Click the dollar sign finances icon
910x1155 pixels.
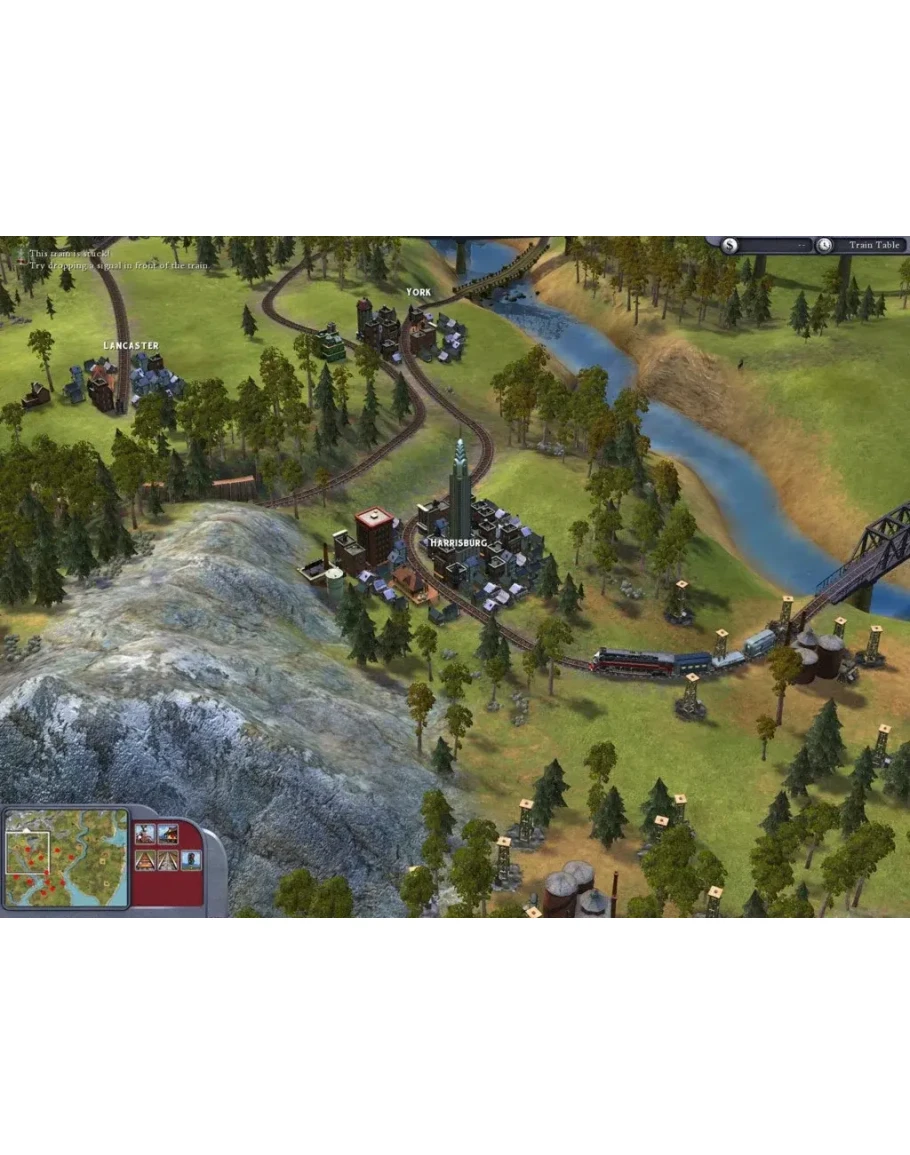730,245
